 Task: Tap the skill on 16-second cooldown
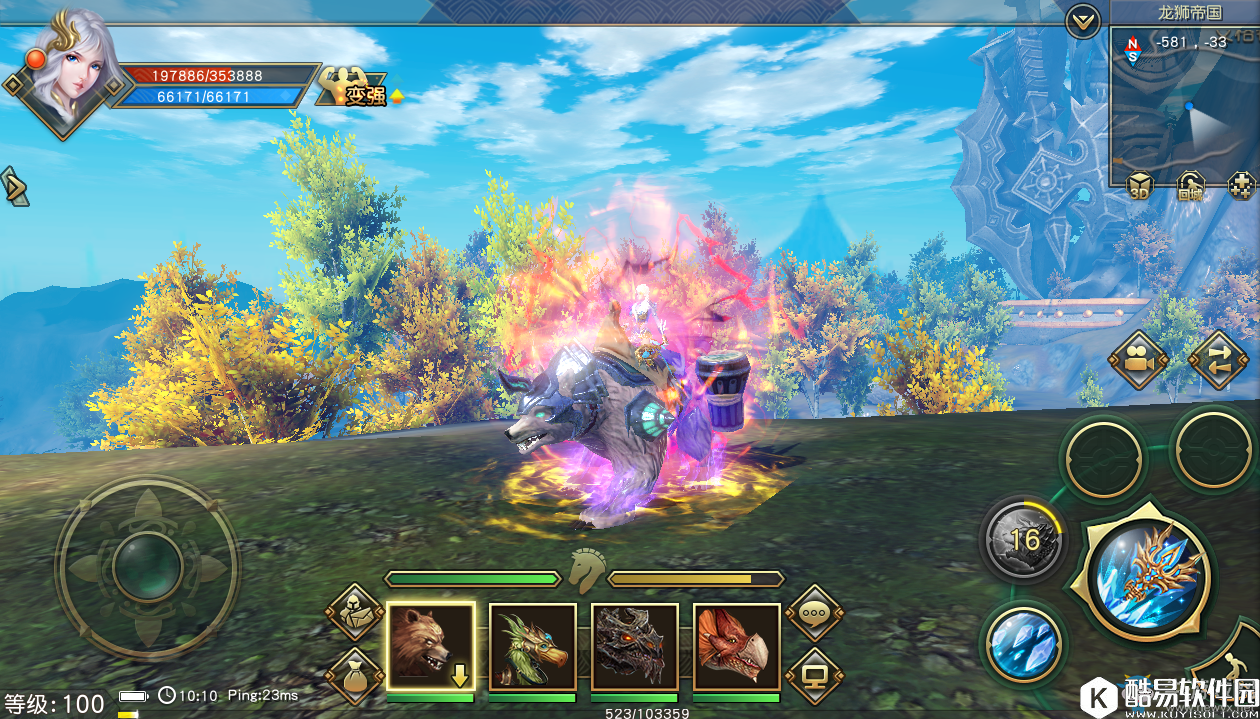[1024, 540]
